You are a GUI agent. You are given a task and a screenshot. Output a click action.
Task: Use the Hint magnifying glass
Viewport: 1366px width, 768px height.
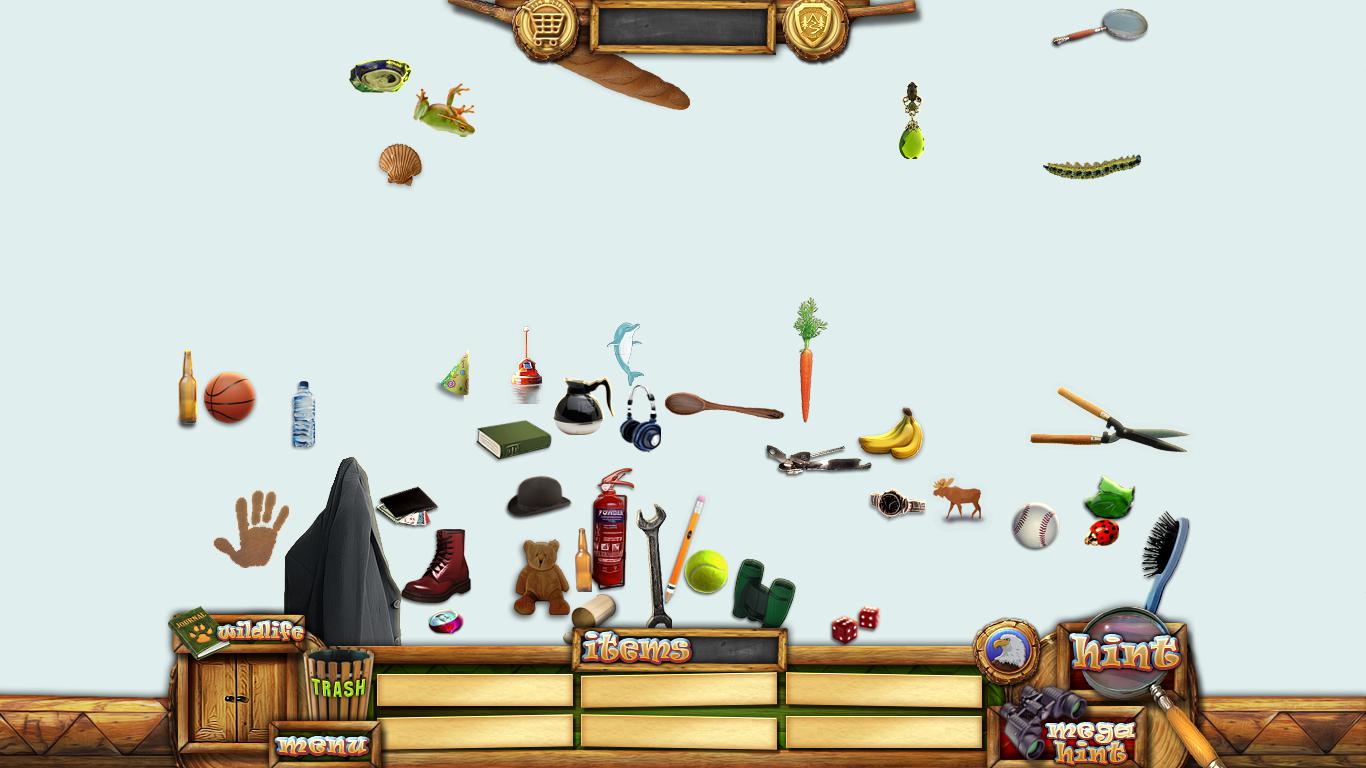1125,653
